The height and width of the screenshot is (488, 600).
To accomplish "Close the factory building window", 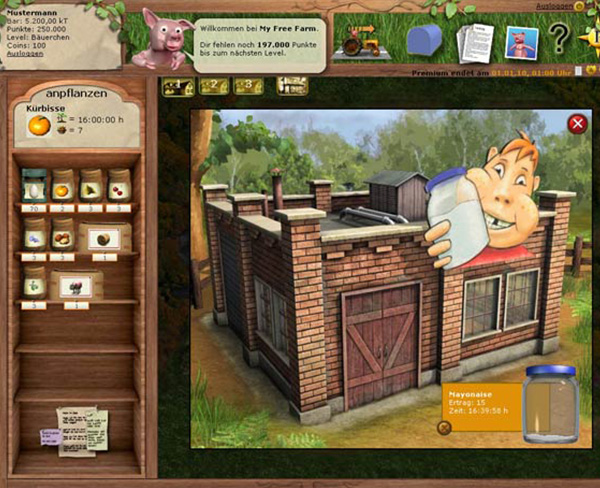I will click(577, 124).
